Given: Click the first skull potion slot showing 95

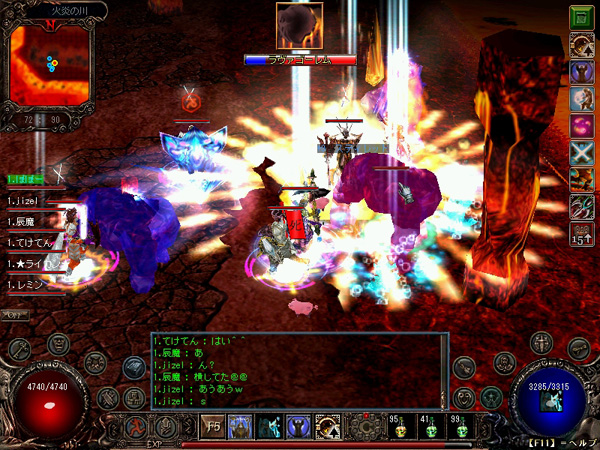Looking at the screenshot, I should click(399, 427).
